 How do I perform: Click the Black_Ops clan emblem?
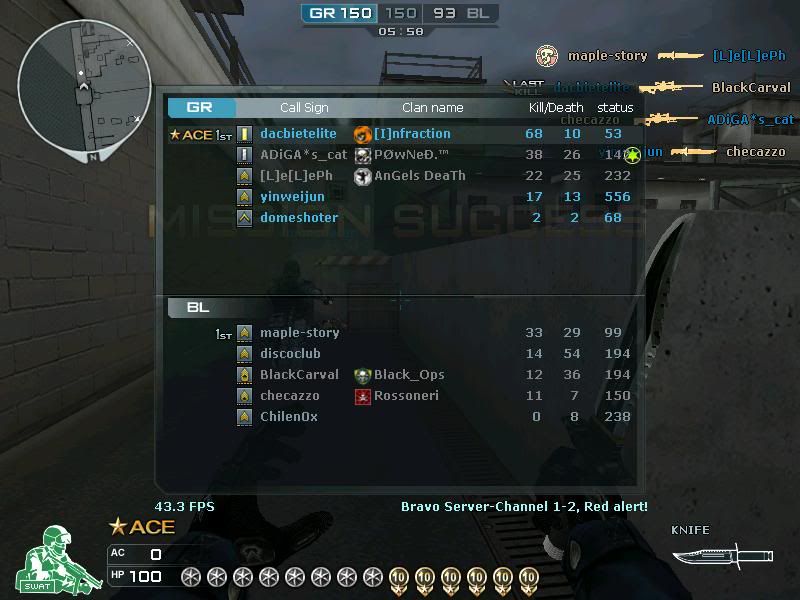[363, 375]
